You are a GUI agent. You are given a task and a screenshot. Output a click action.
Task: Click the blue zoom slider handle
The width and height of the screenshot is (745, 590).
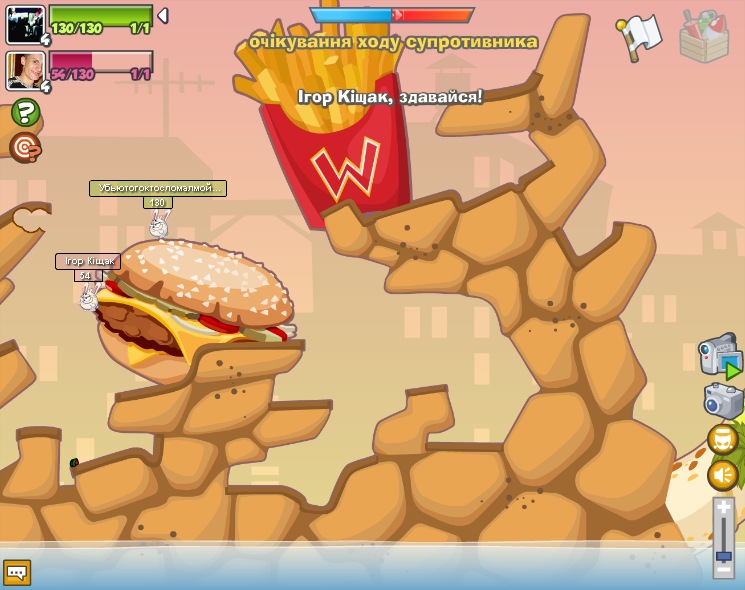click(723, 555)
